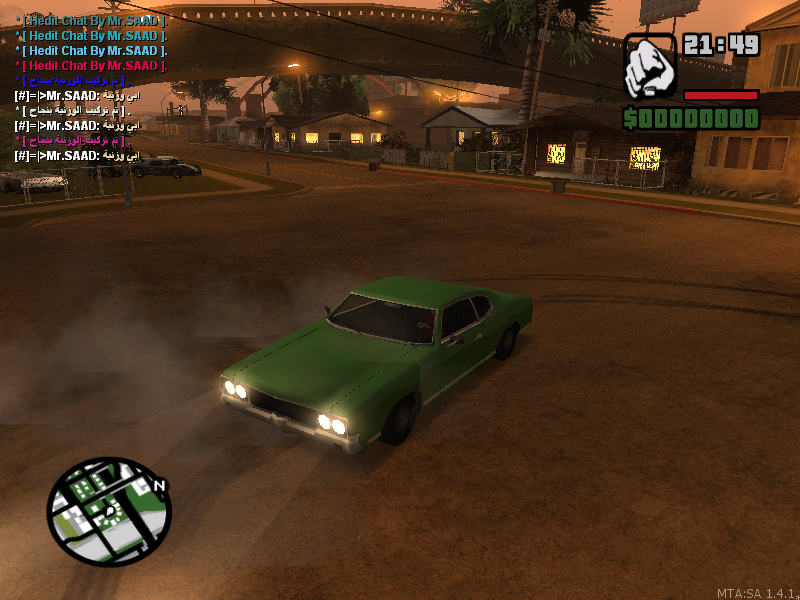Click the fist weapon icon
Screen dimensions: 800x600
650,67
